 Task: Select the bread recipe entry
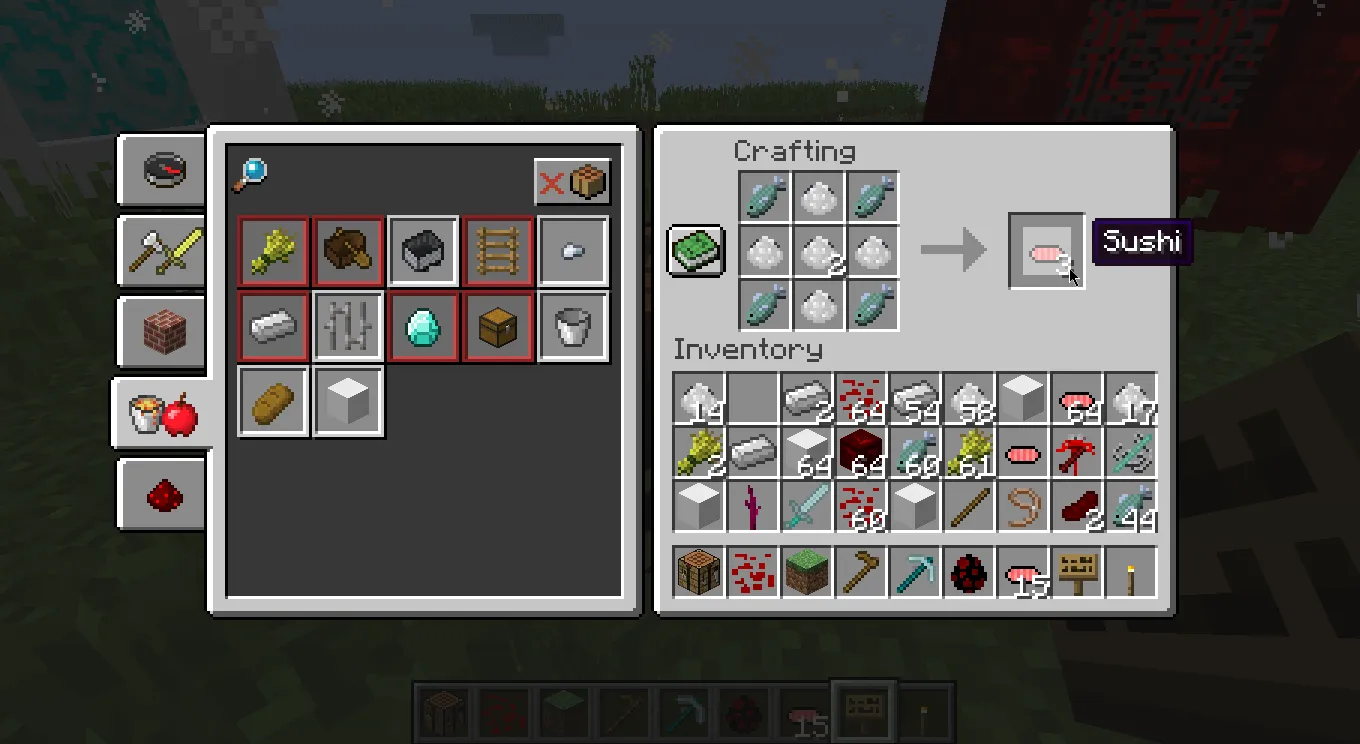coord(272,400)
